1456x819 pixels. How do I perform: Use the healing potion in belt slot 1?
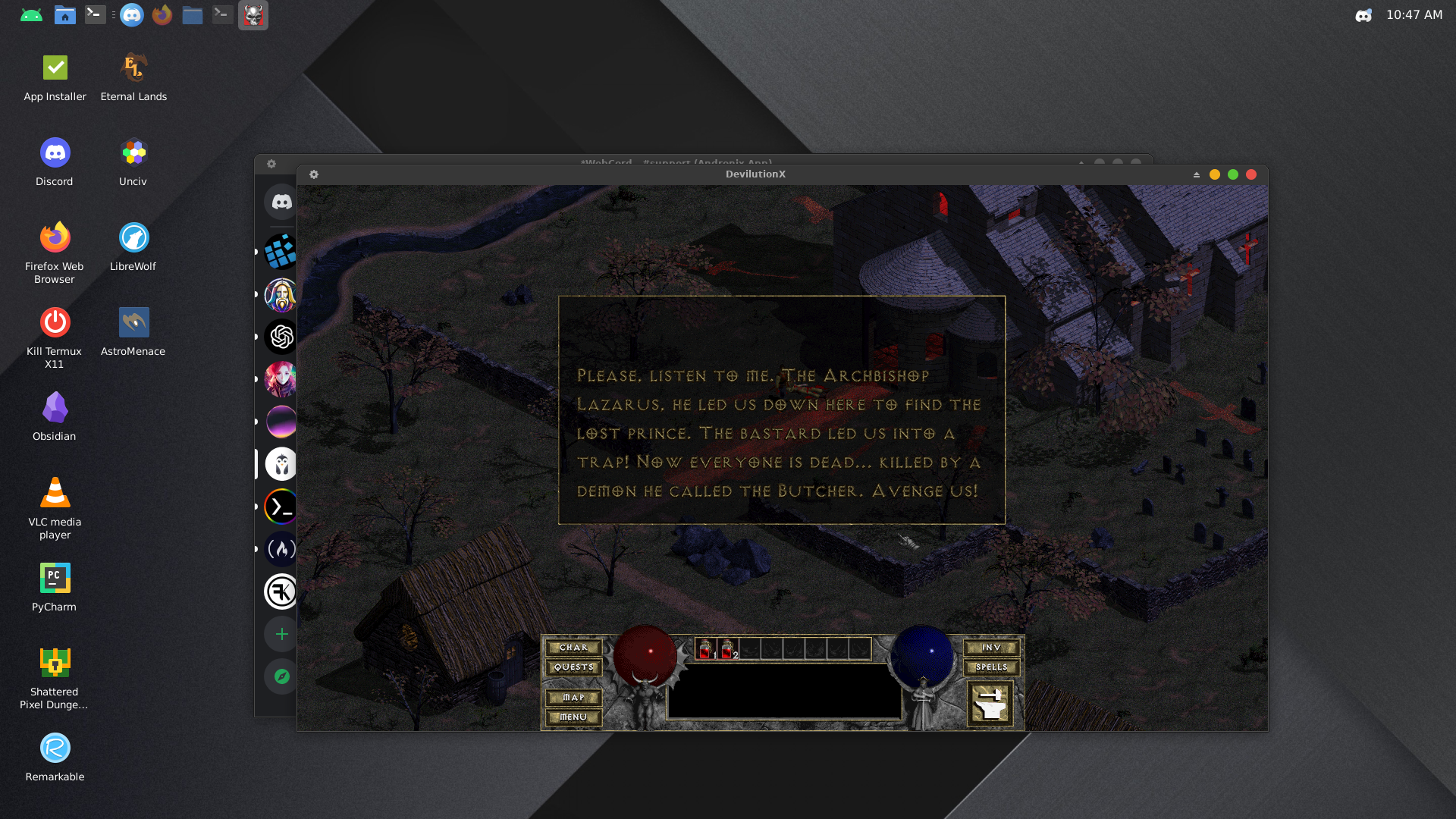[x=706, y=649]
